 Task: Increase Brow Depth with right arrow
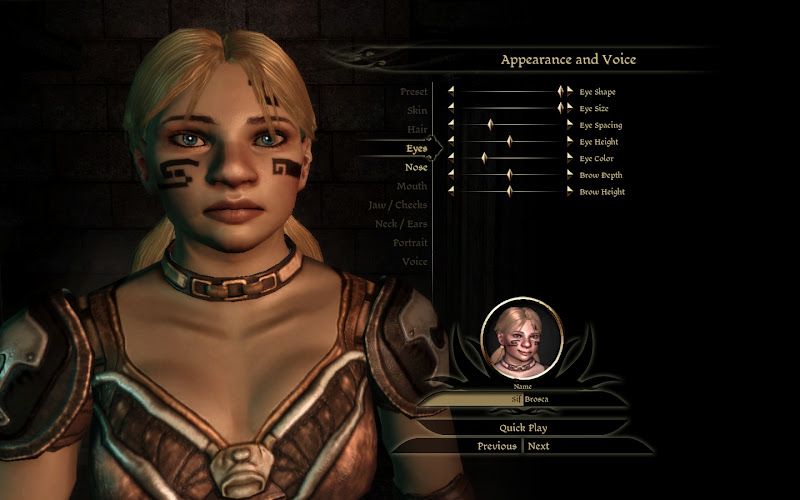570,175
